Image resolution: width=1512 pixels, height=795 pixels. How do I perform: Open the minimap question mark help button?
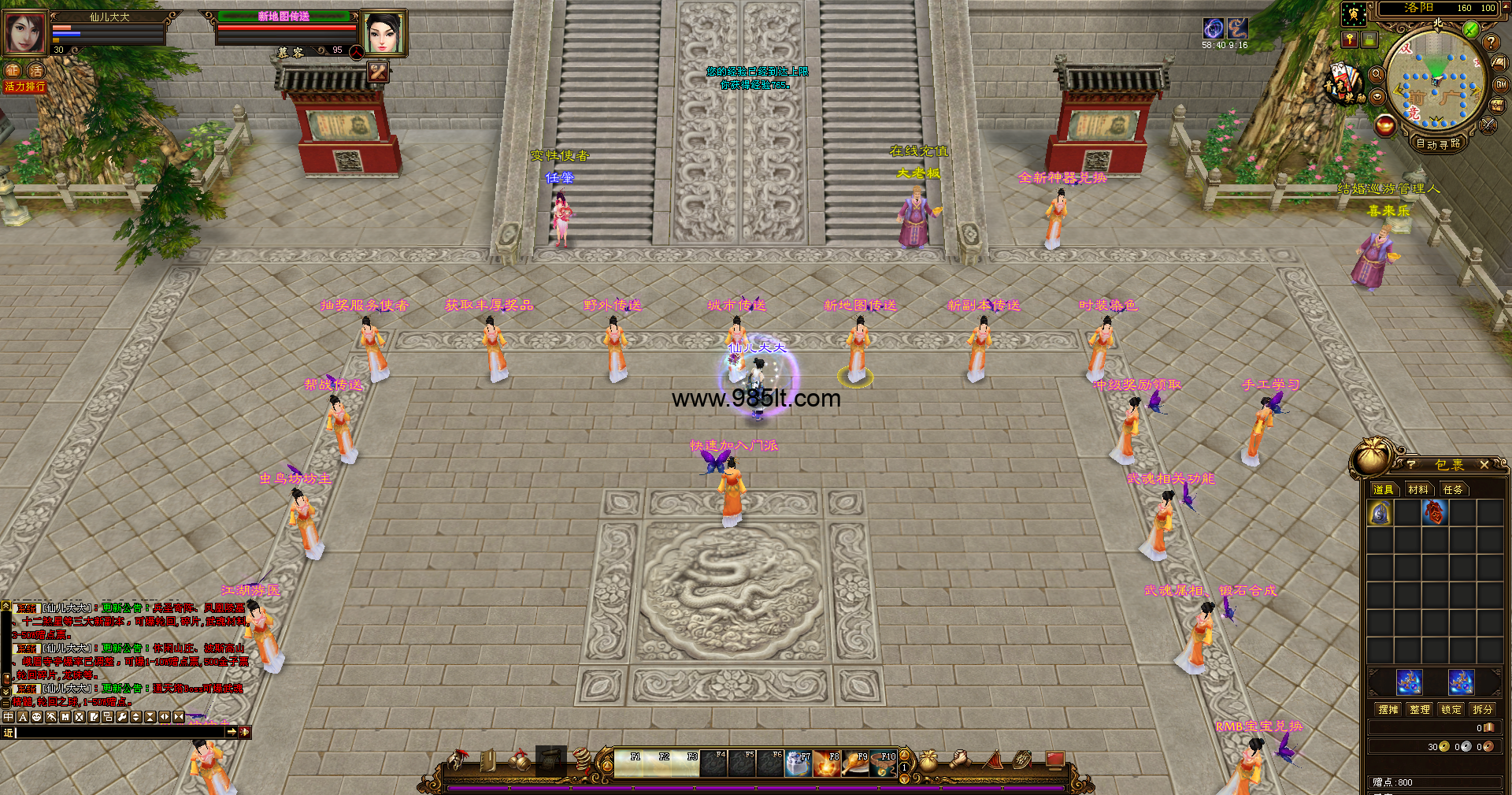coord(1491,42)
